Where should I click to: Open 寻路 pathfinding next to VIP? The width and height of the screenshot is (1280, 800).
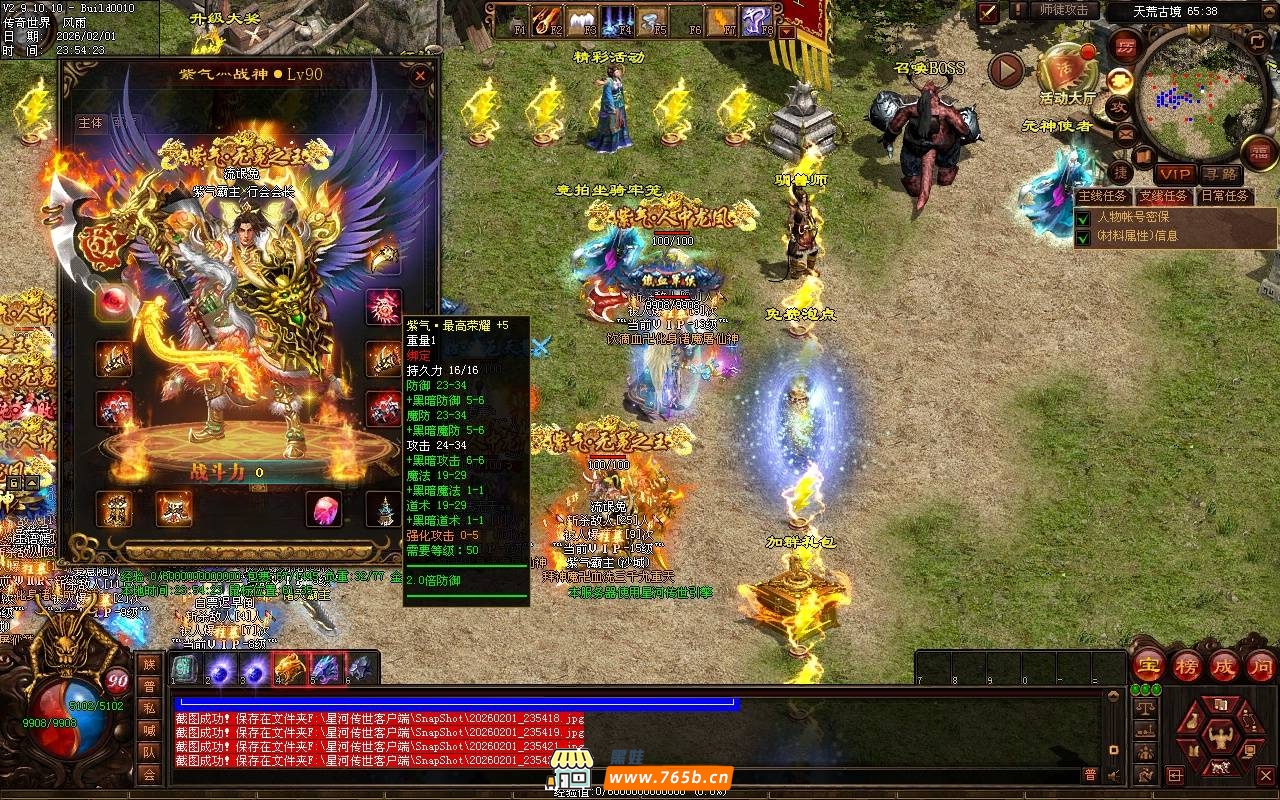coord(1220,174)
